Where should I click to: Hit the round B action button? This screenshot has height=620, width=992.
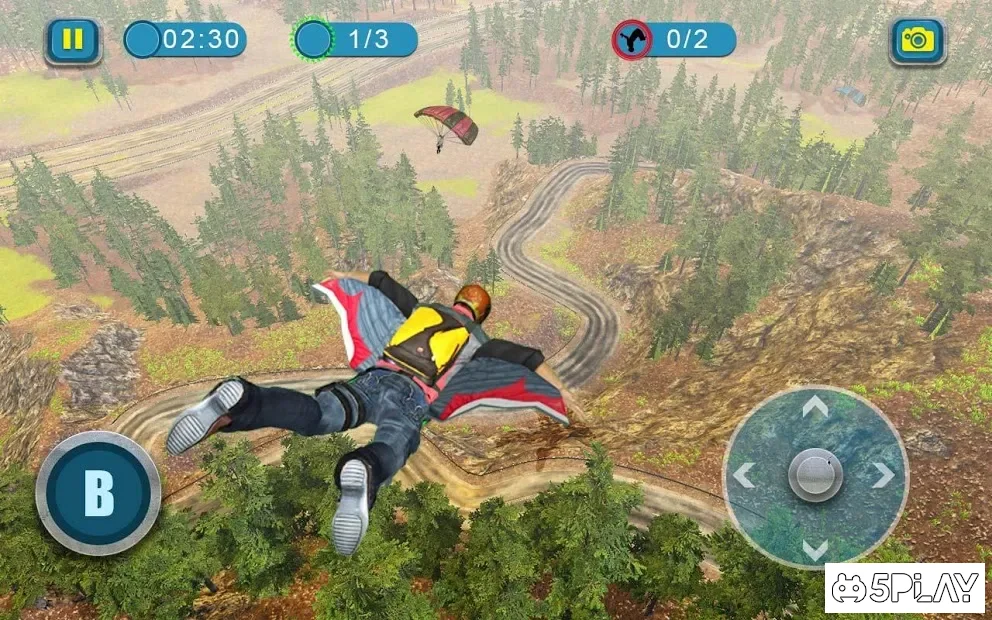coord(98,493)
